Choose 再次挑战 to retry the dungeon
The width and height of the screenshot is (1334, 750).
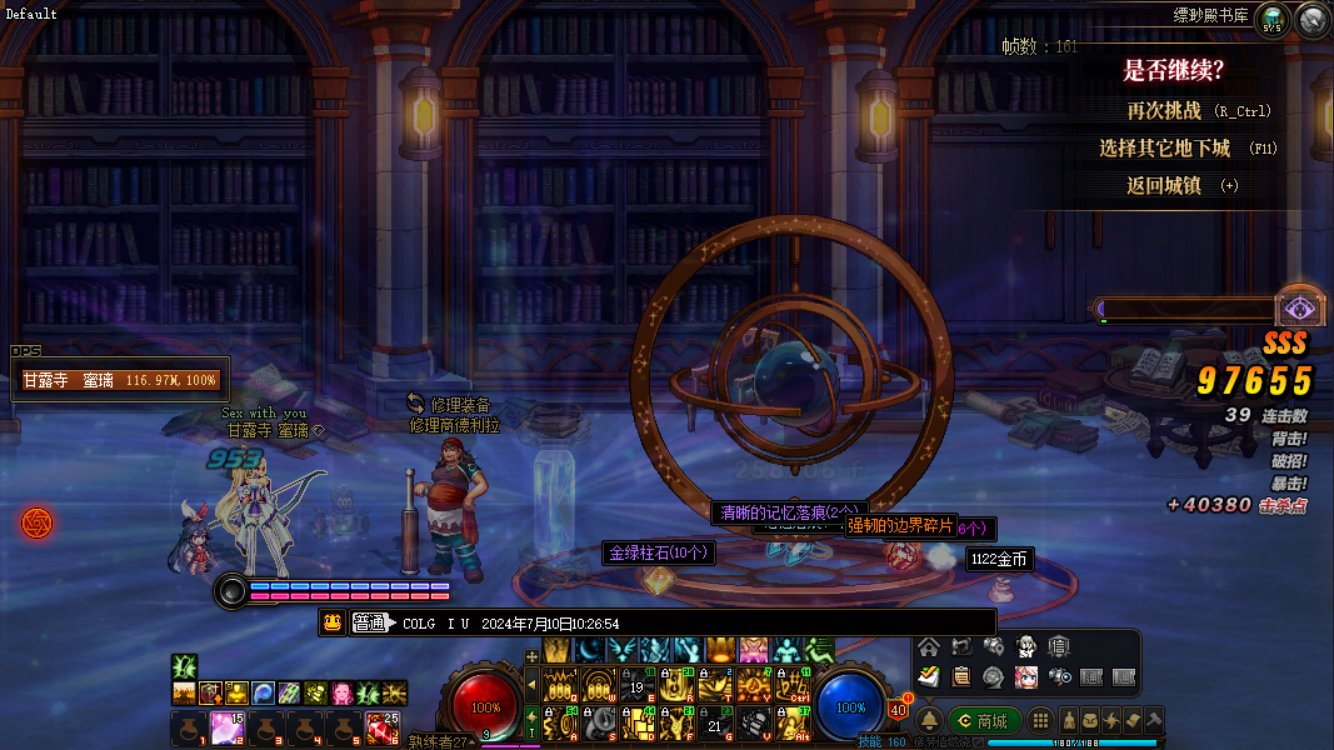[1164, 111]
